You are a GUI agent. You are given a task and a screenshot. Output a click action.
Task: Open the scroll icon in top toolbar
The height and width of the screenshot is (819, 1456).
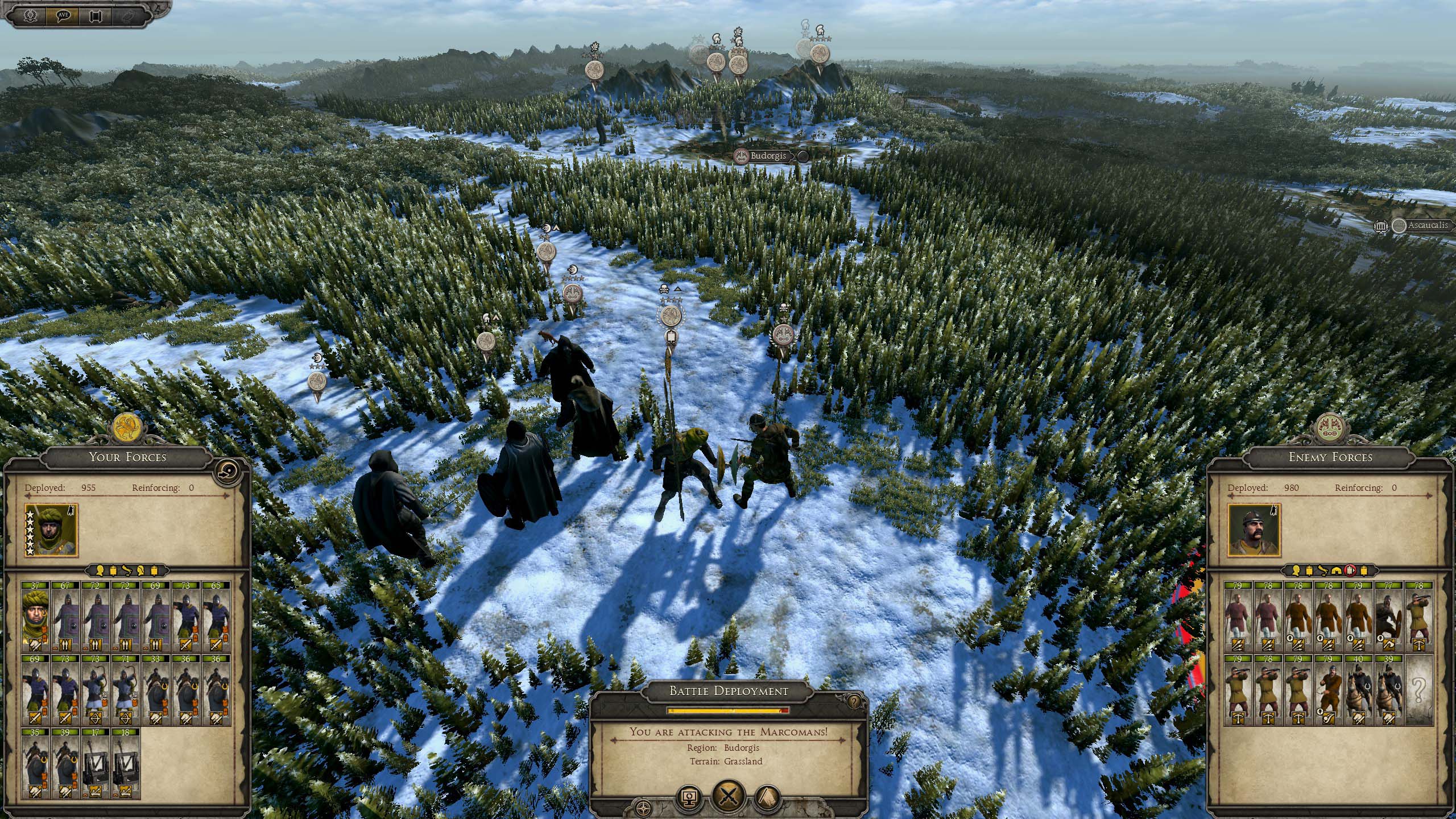95,15
